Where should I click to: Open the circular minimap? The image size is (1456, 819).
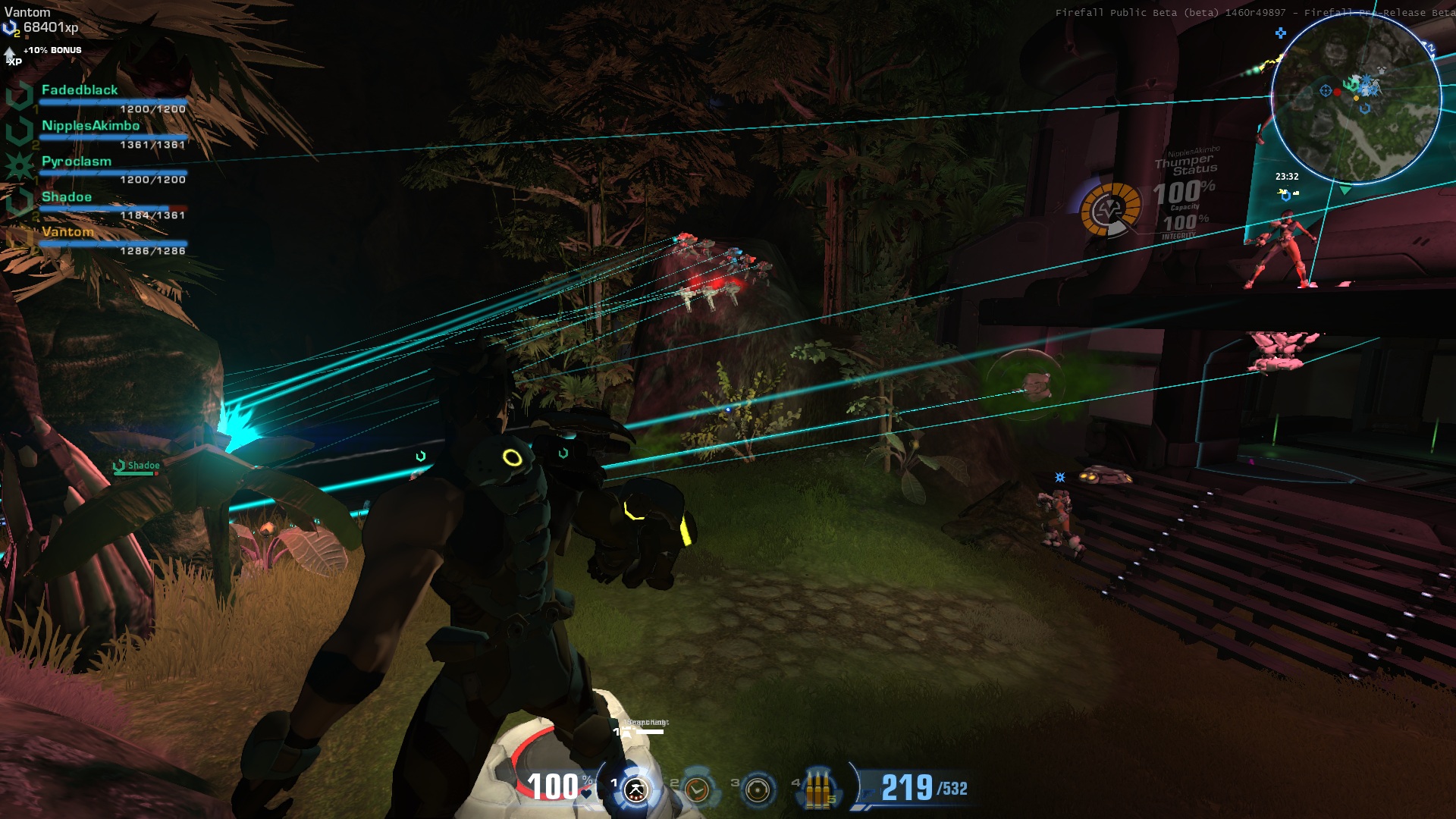[1355, 99]
